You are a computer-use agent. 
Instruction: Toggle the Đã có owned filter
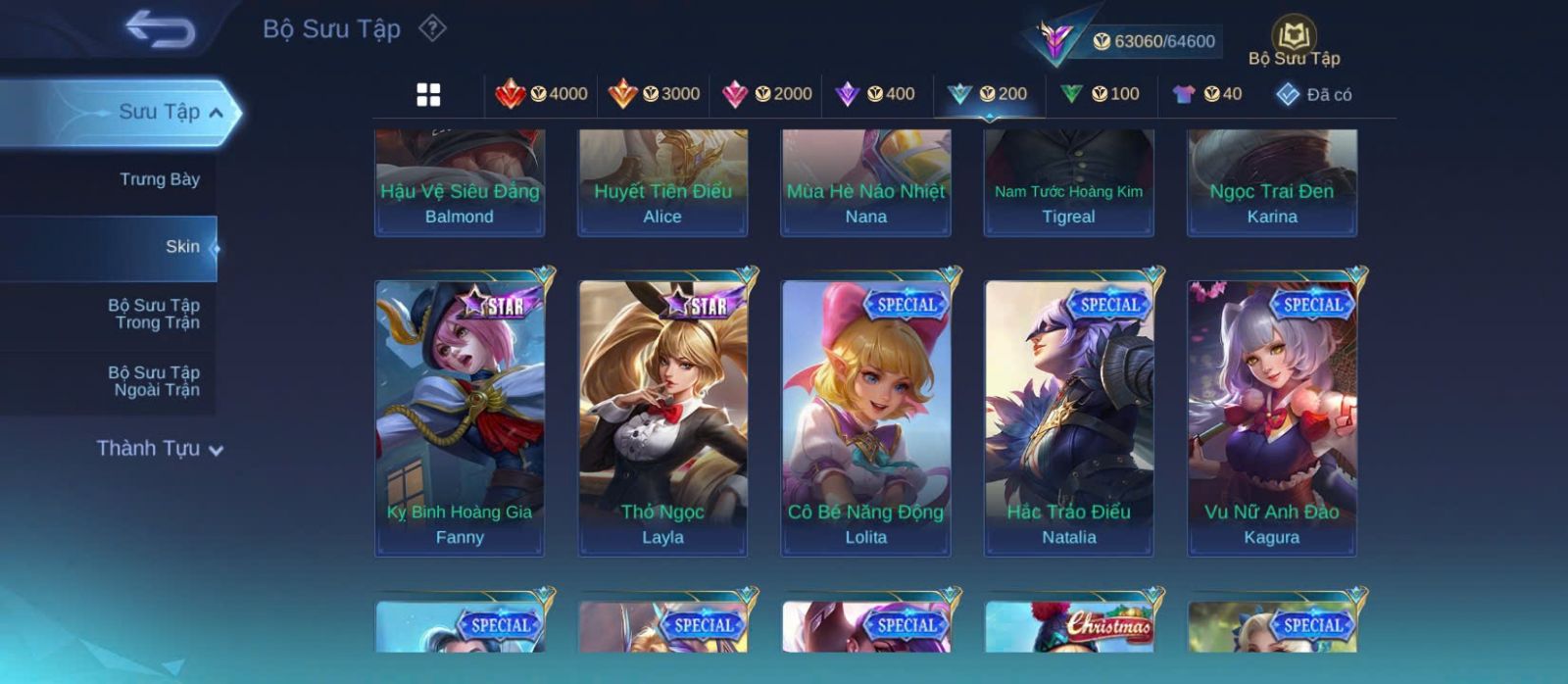coord(1314,94)
